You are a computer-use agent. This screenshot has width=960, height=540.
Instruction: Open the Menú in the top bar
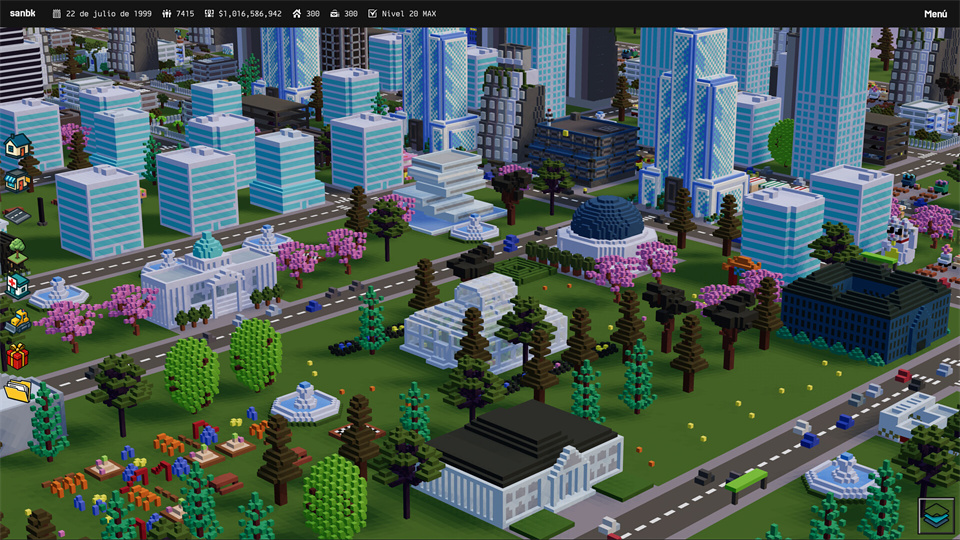coord(935,14)
